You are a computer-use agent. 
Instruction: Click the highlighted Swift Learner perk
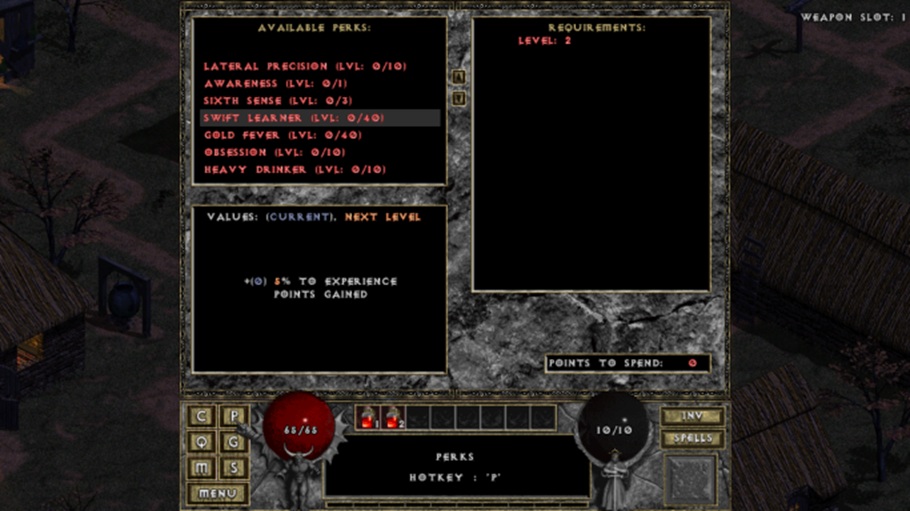[293, 118]
